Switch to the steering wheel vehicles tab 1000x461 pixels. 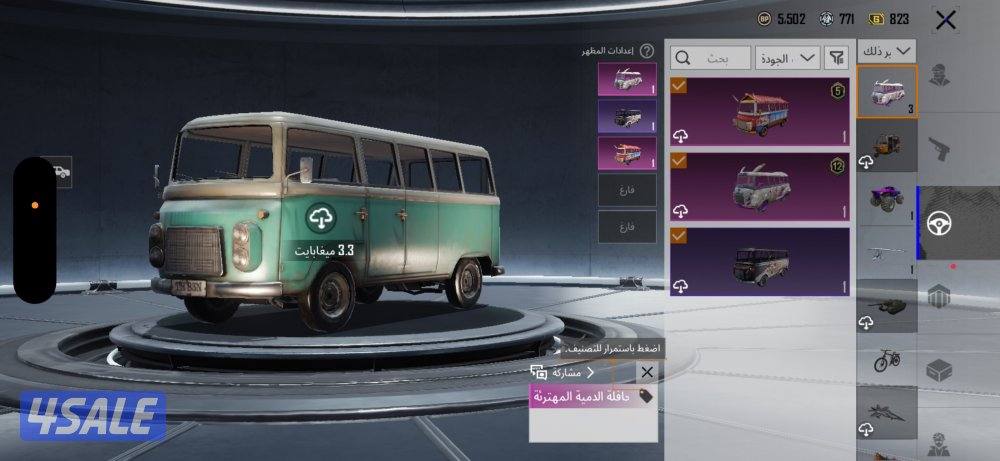click(940, 224)
